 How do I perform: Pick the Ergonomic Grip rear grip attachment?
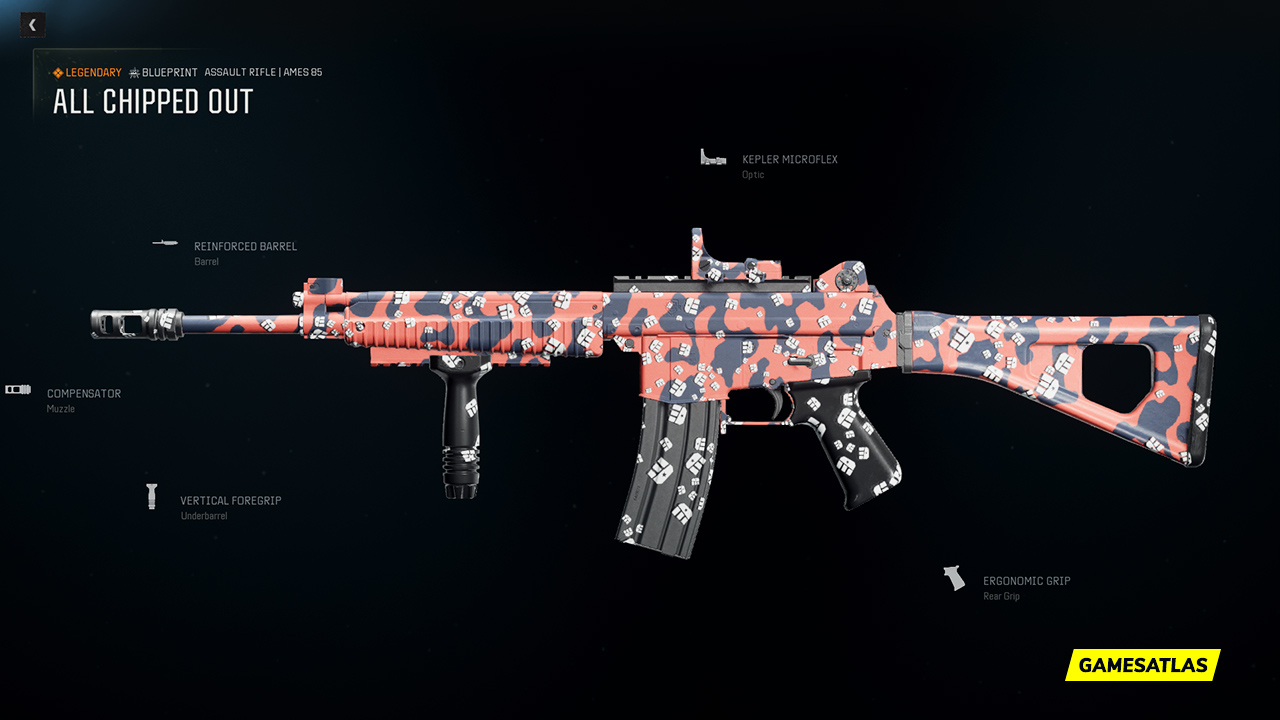point(1026,581)
